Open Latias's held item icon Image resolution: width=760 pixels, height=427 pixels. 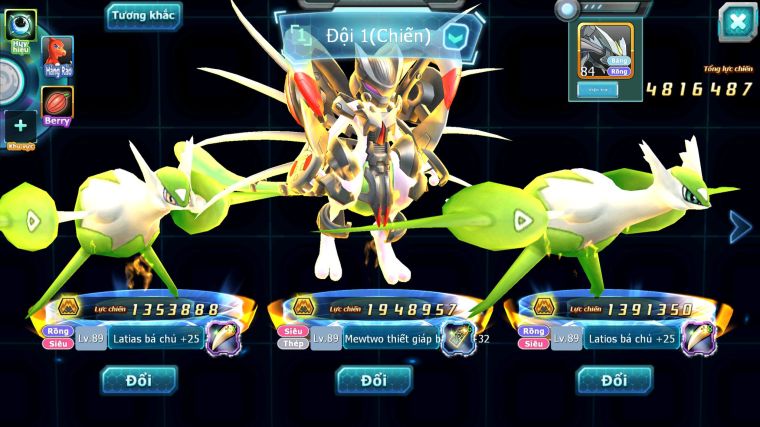tap(224, 339)
